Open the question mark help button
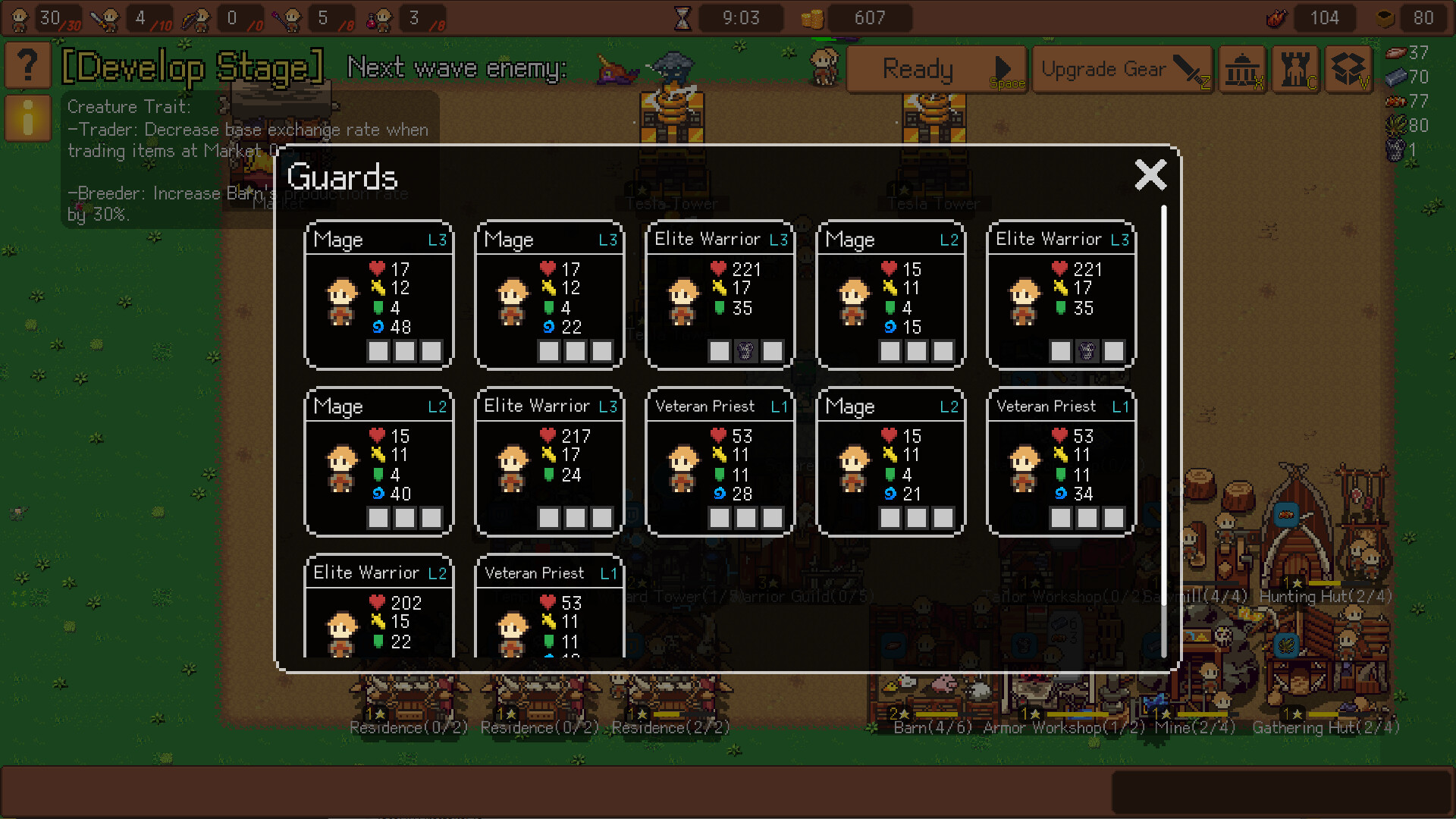Image resolution: width=1456 pixels, height=819 pixels. click(28, 66)
